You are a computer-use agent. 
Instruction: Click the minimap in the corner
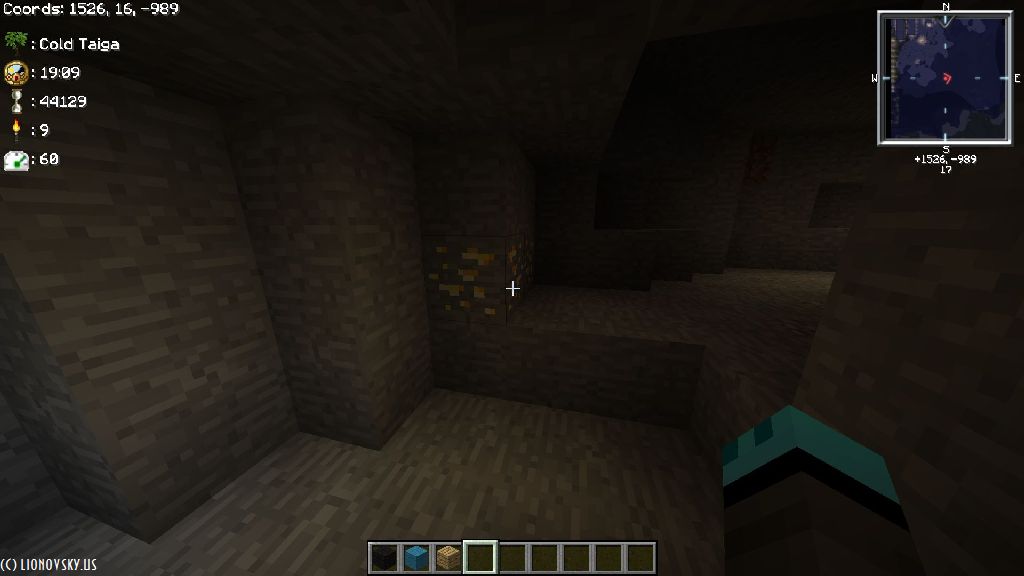point(945,78)
